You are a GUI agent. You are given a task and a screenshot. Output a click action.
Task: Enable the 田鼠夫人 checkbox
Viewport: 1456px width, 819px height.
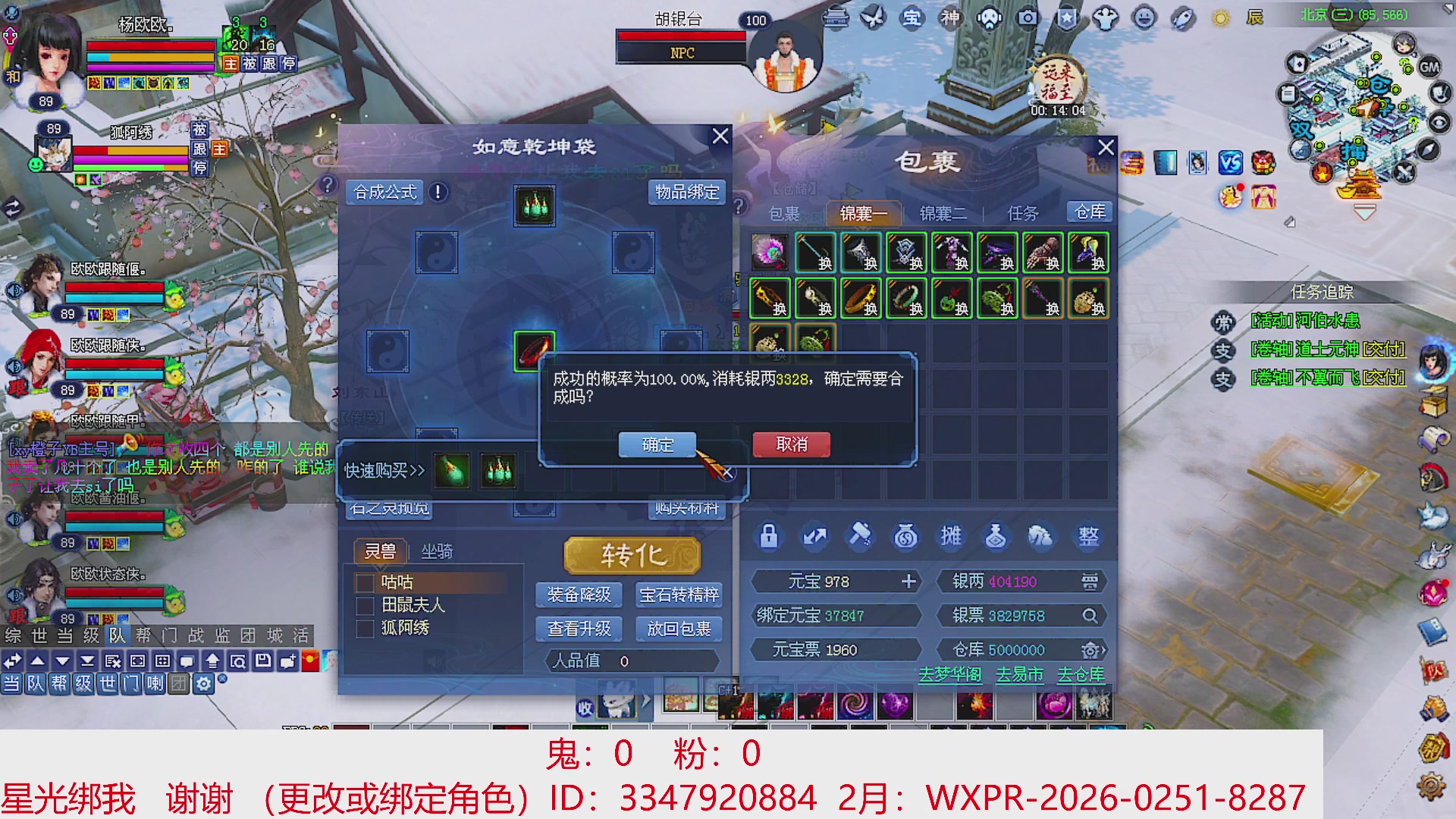click(365, 606)
